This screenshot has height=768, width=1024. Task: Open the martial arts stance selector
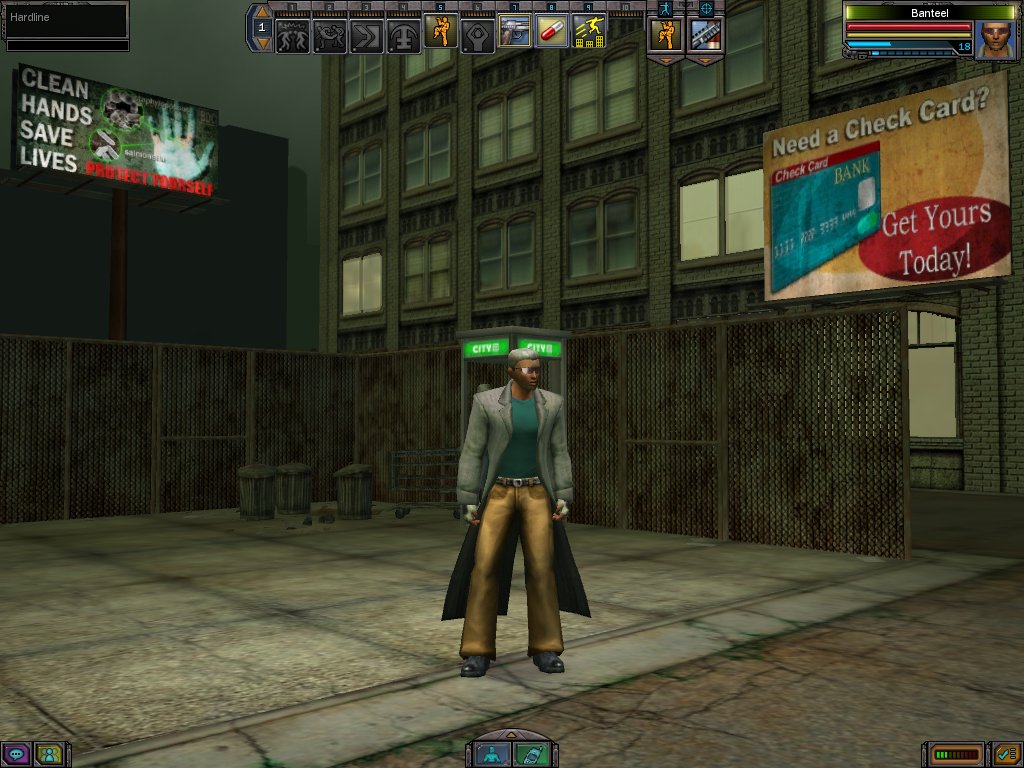point(666,34)
